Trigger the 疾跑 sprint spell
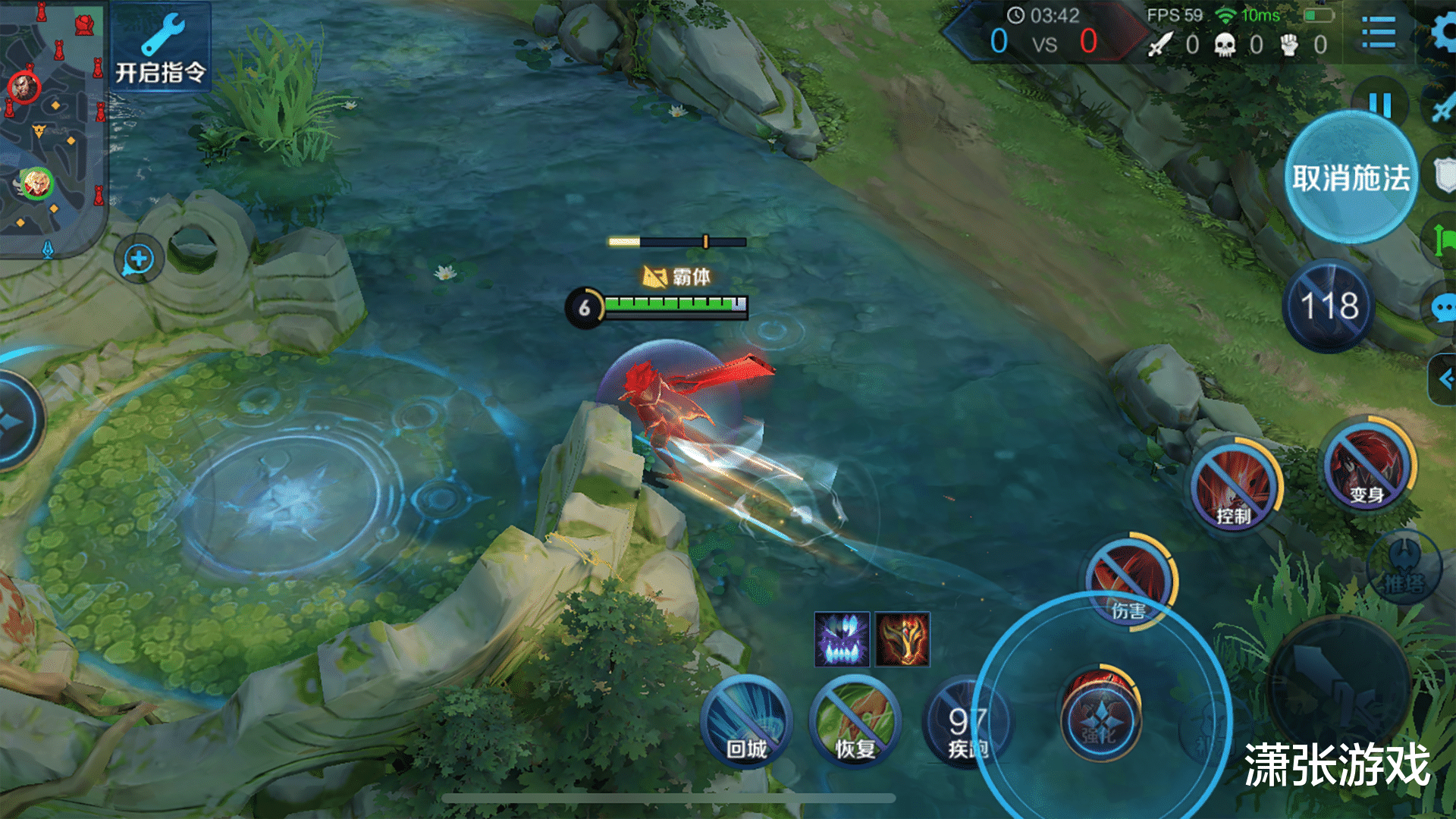The height and width of the screenshot is (819, 1456). coord(966,726)
